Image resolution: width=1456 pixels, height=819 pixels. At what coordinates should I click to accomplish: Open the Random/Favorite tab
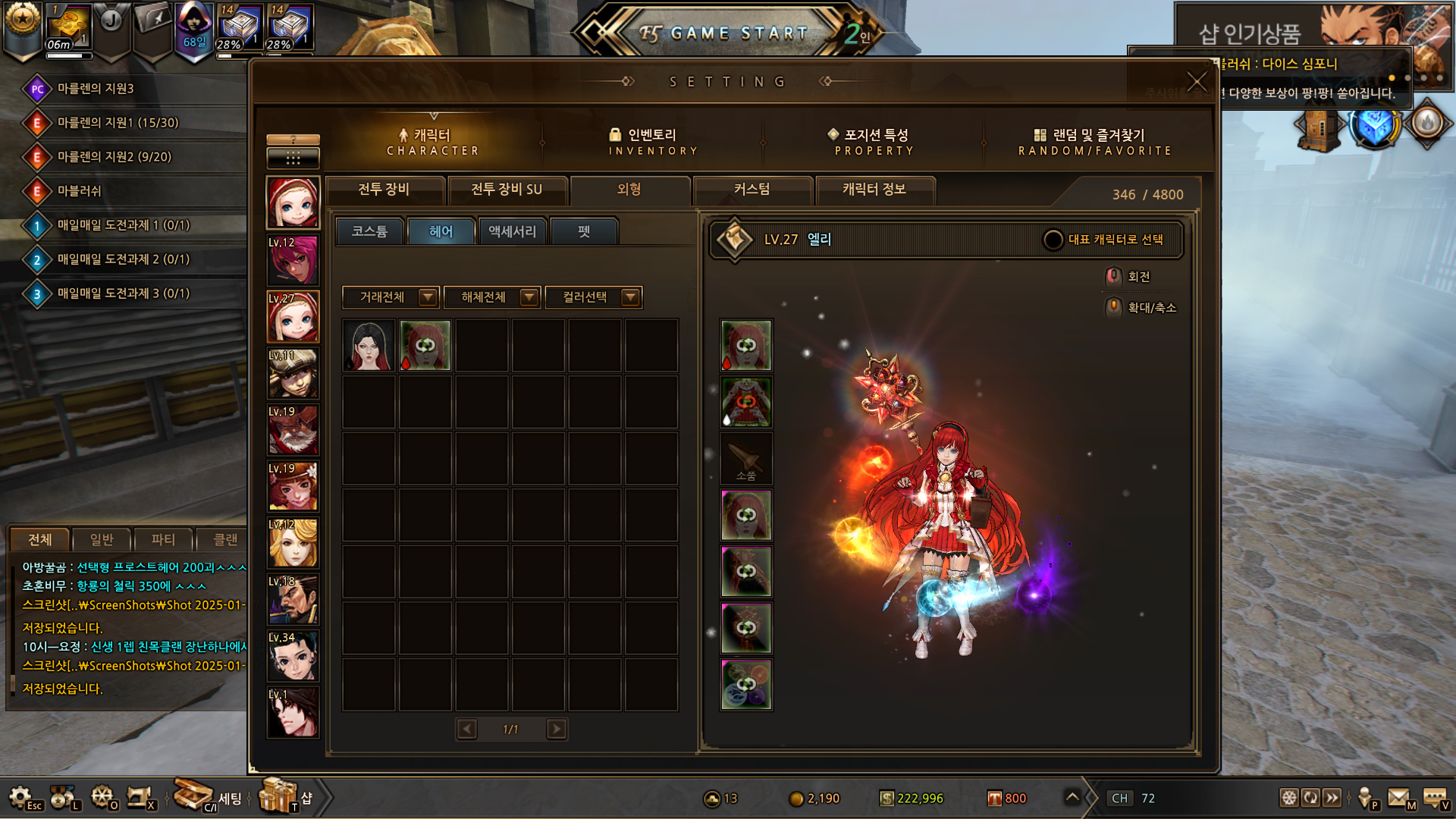pos(1094,141)
